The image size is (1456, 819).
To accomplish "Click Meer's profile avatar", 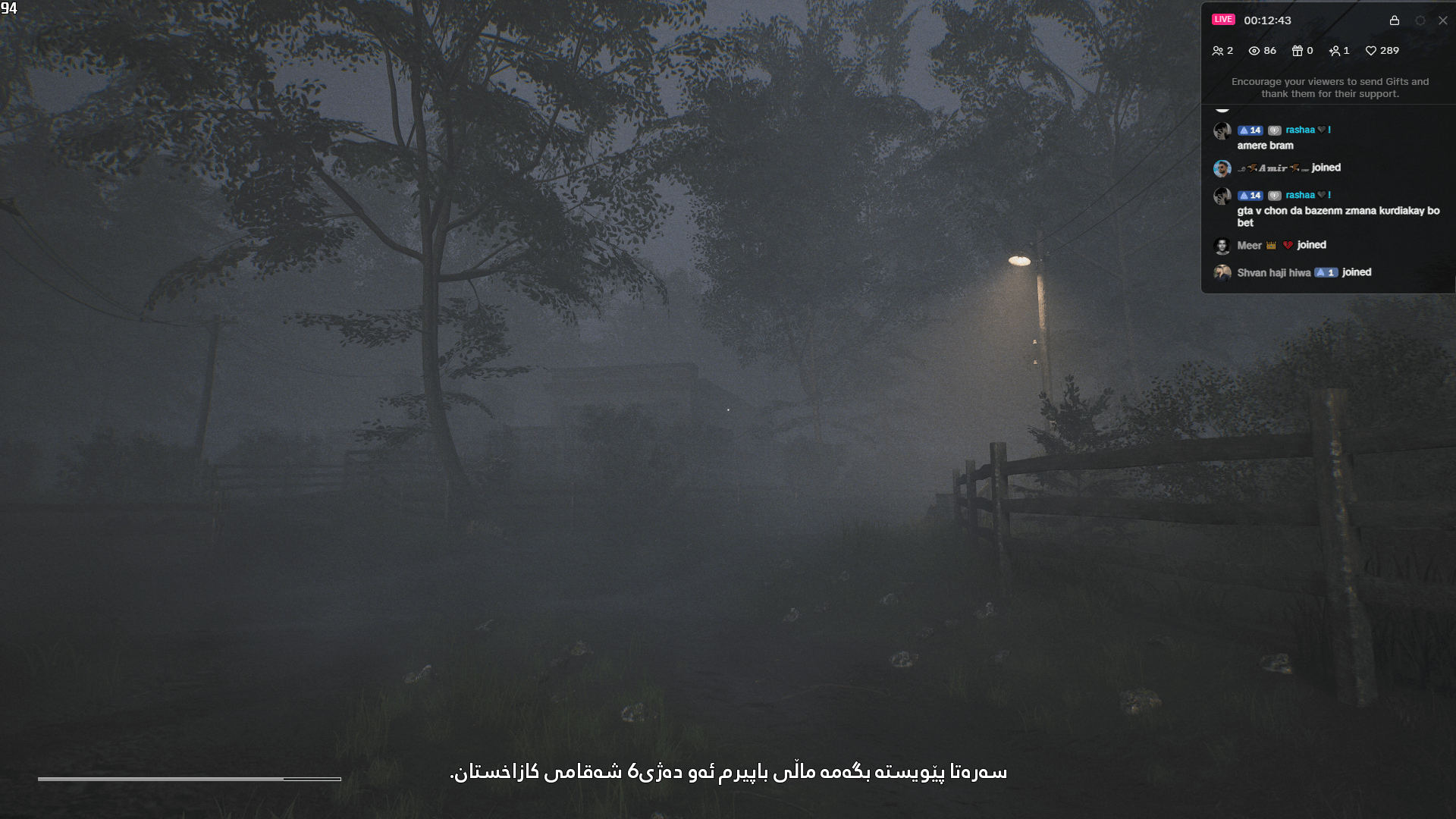I will tap(1222, 246).
